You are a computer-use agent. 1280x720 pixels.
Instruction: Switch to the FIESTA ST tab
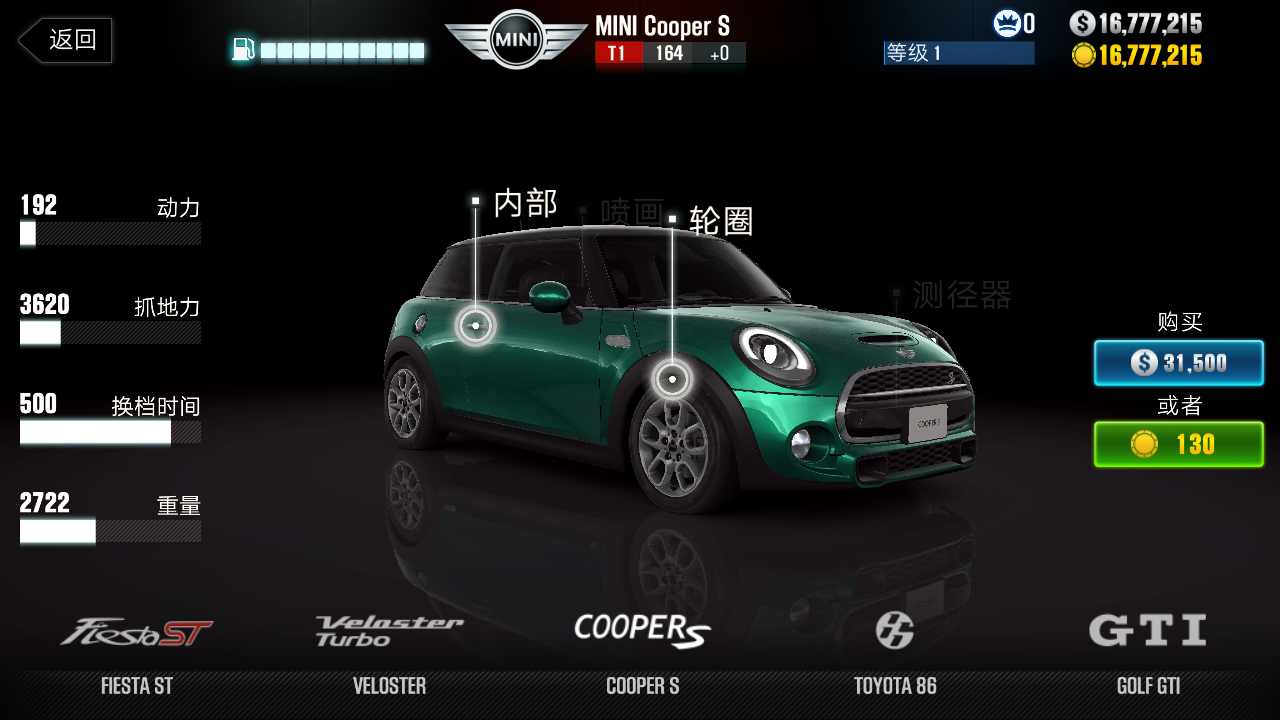[x=136, y=686]
